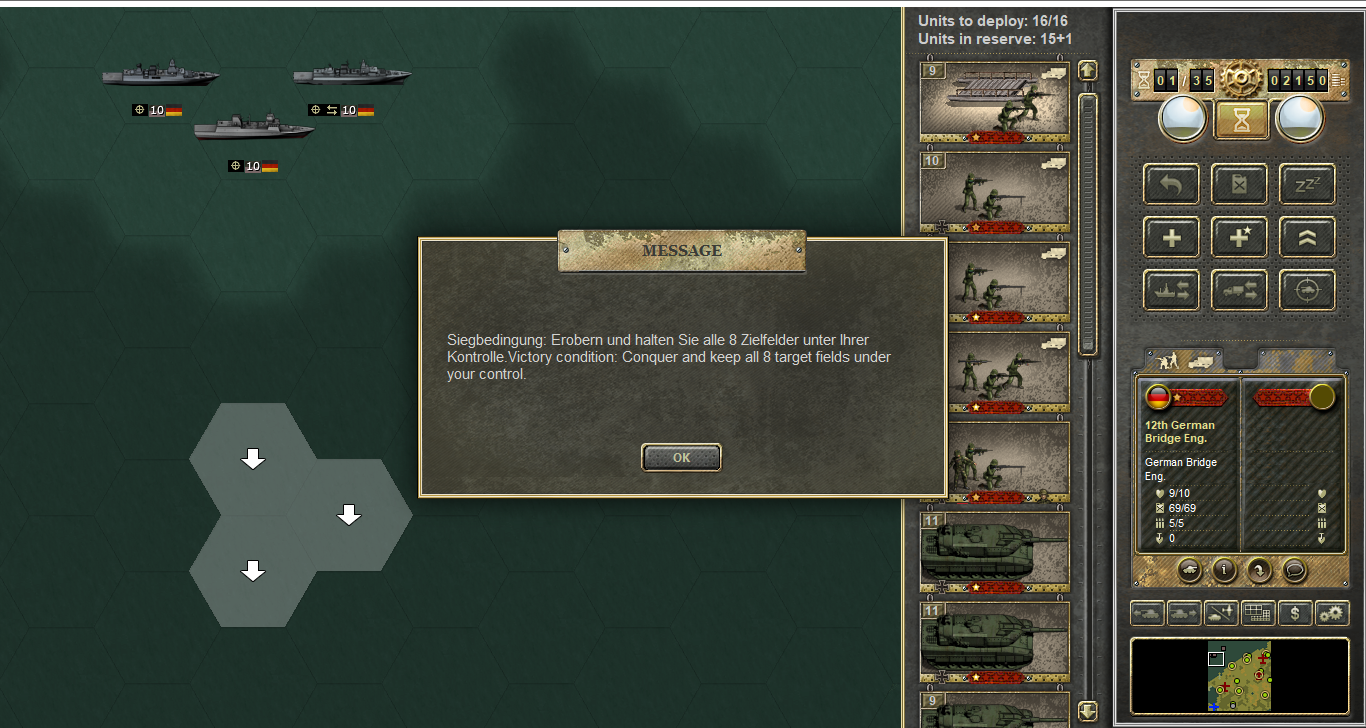
Task: Click the tank crosshair target button
Action: pyautogui.click(x=1307, y=290)
